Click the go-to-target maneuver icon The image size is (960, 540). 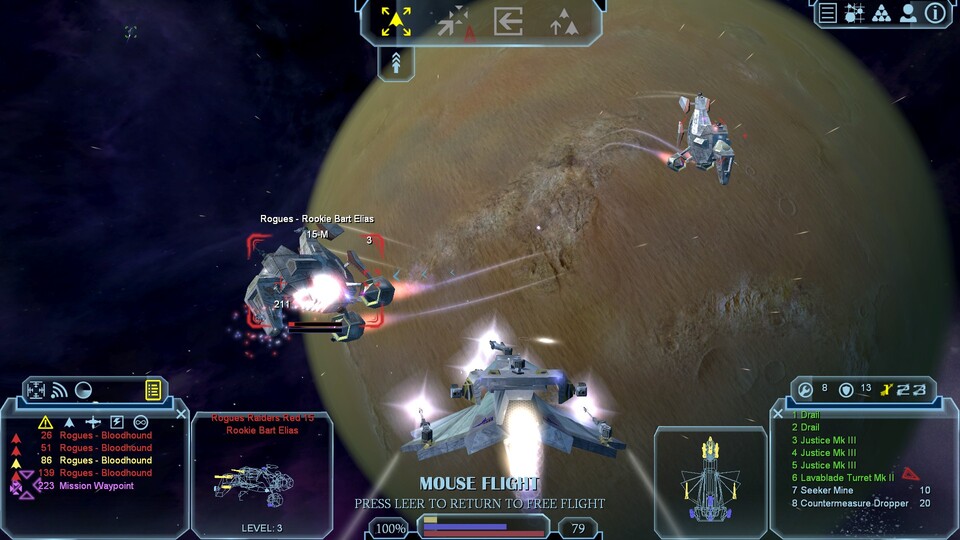click(x=455, y=21)
